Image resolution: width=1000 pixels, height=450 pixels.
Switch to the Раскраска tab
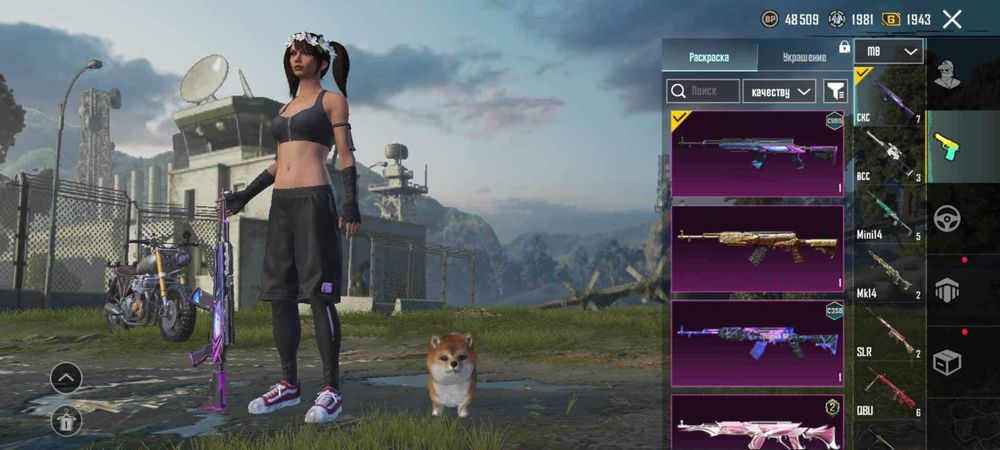[709, 58]
